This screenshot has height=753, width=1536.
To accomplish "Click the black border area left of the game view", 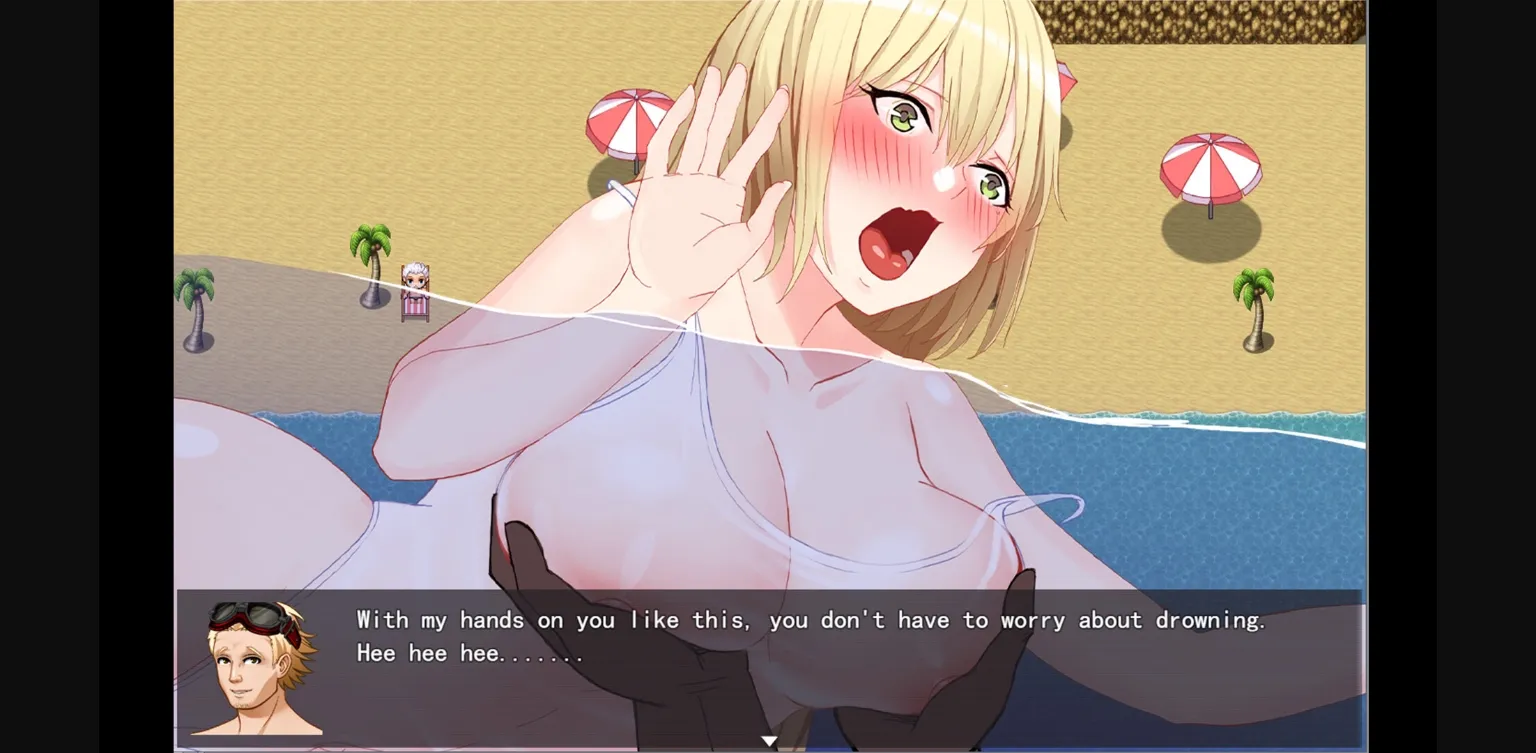I will [x=85, y=375].
